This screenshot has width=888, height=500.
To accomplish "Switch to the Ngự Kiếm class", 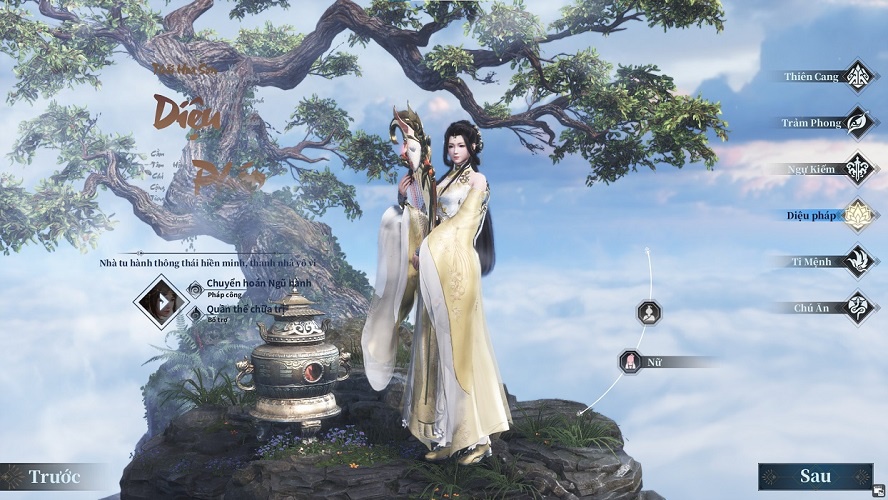I will click(857, 168).
